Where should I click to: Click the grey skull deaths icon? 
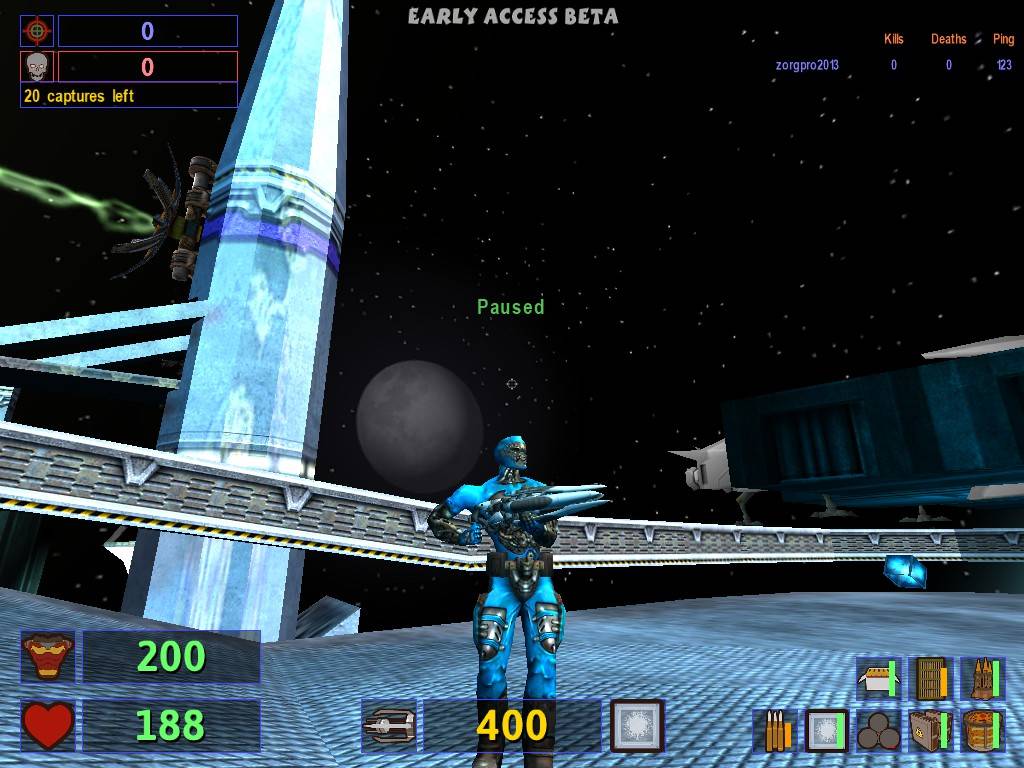[x=37, y=67]
